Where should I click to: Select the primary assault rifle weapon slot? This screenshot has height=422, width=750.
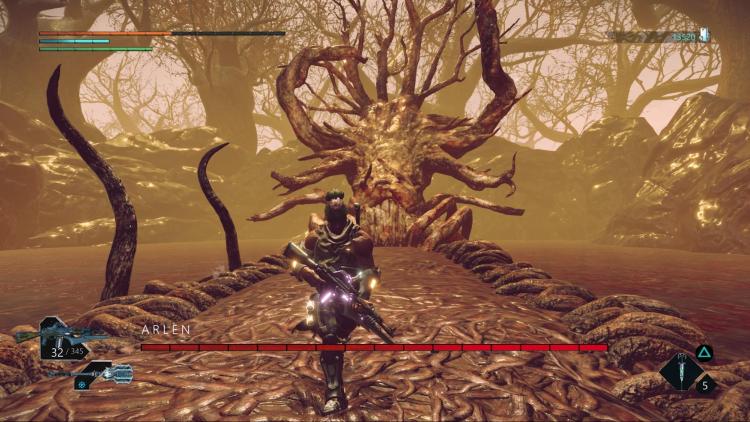pyautogui.click(x=62, y=336)
